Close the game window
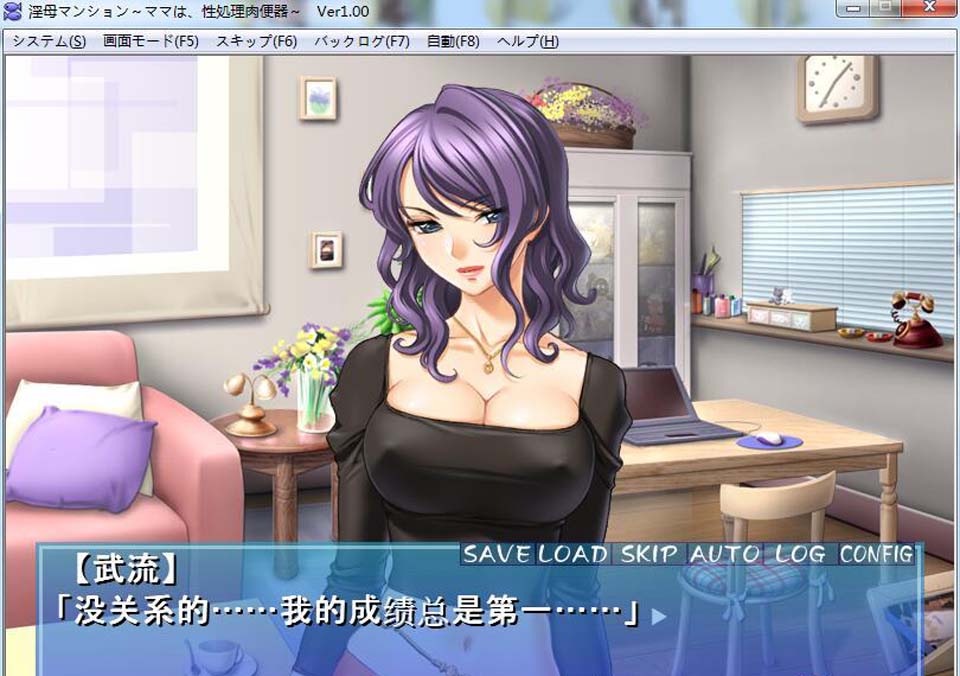 pos(931,9)
